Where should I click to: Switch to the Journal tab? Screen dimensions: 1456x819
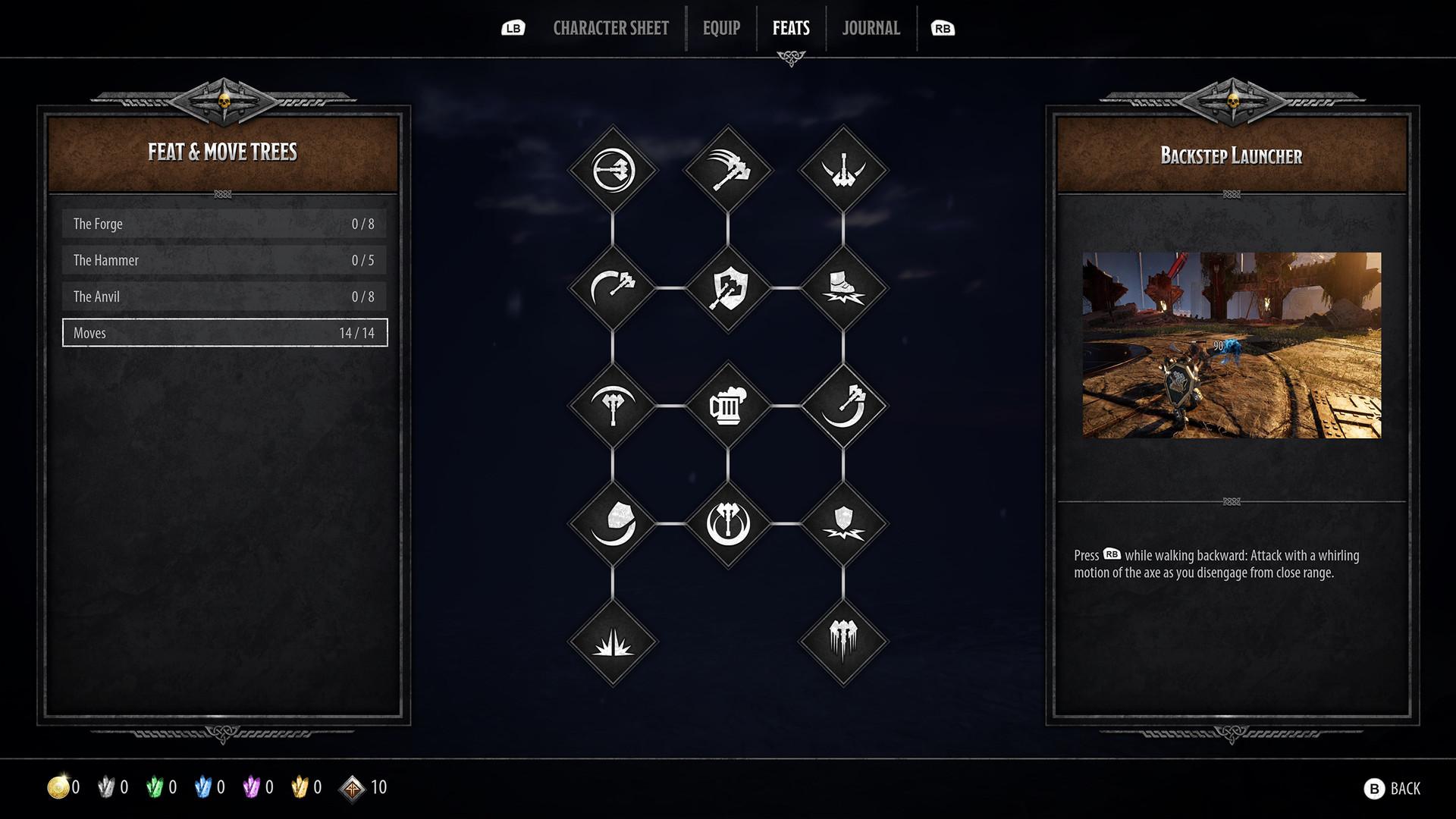pos(870,28)
